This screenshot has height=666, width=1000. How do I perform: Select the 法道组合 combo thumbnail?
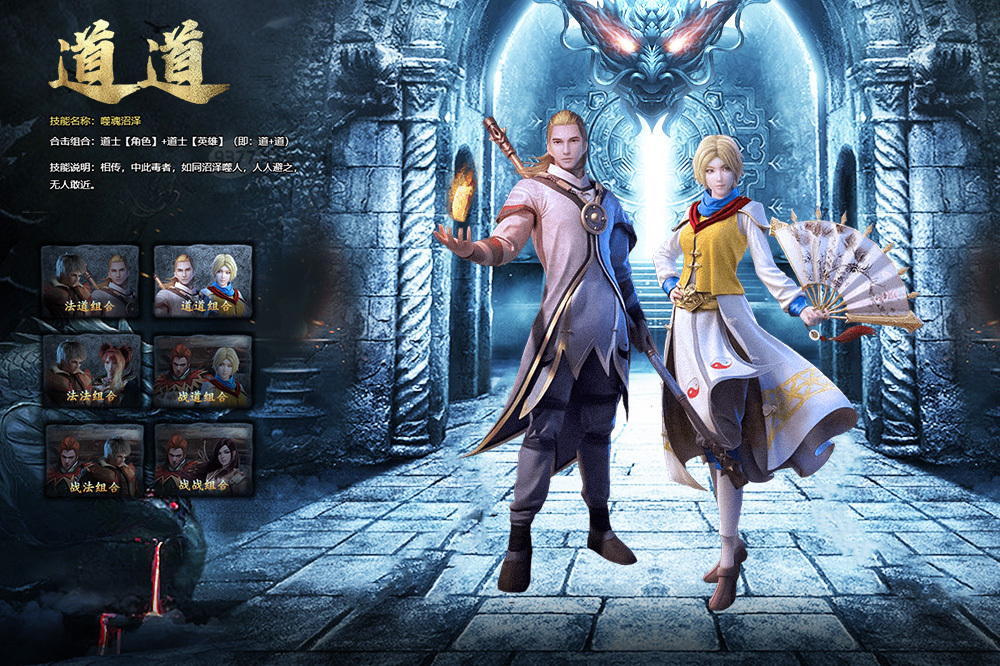tap(91, 281)
